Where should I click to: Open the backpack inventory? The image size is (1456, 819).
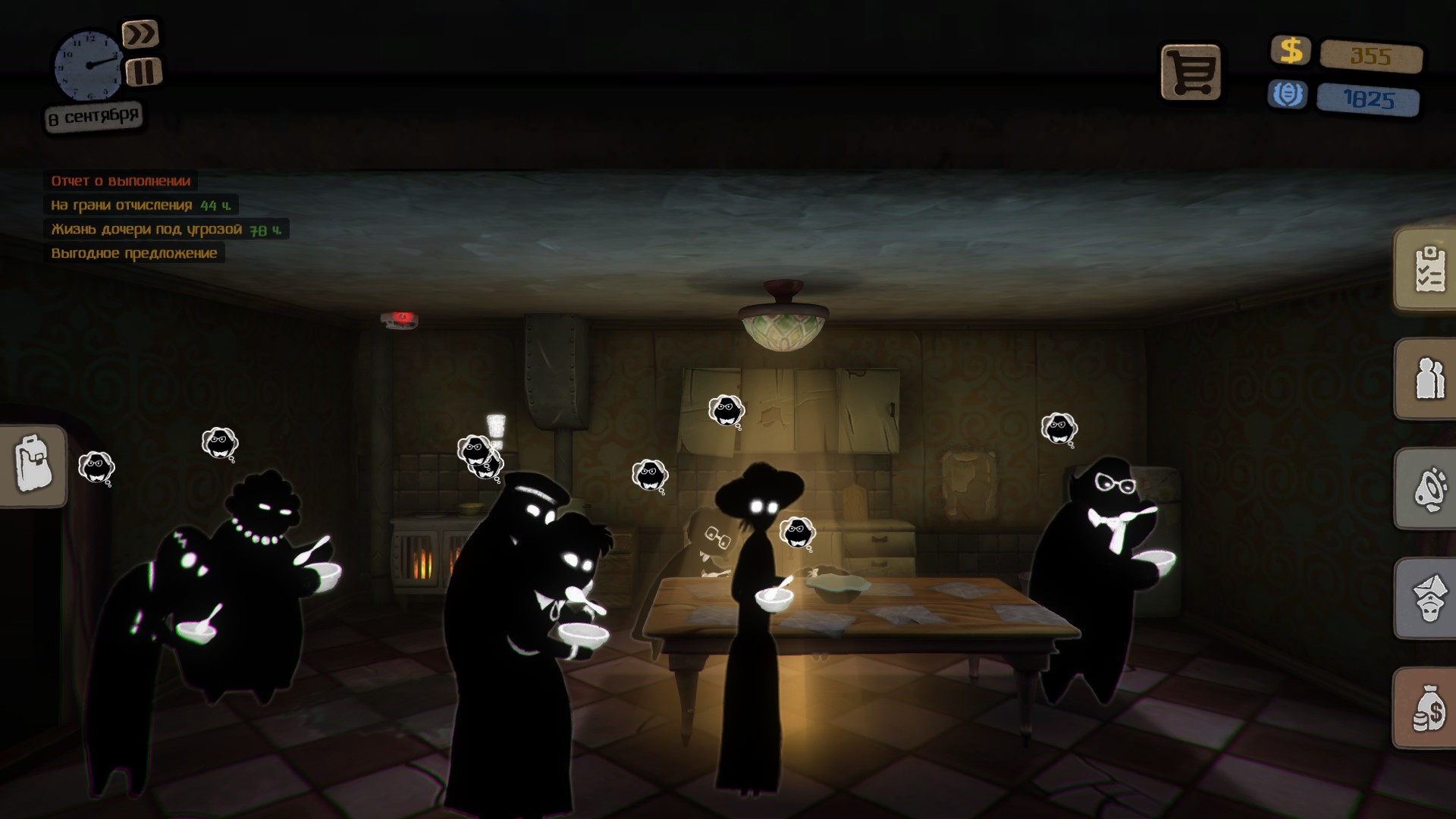point(33,466)
